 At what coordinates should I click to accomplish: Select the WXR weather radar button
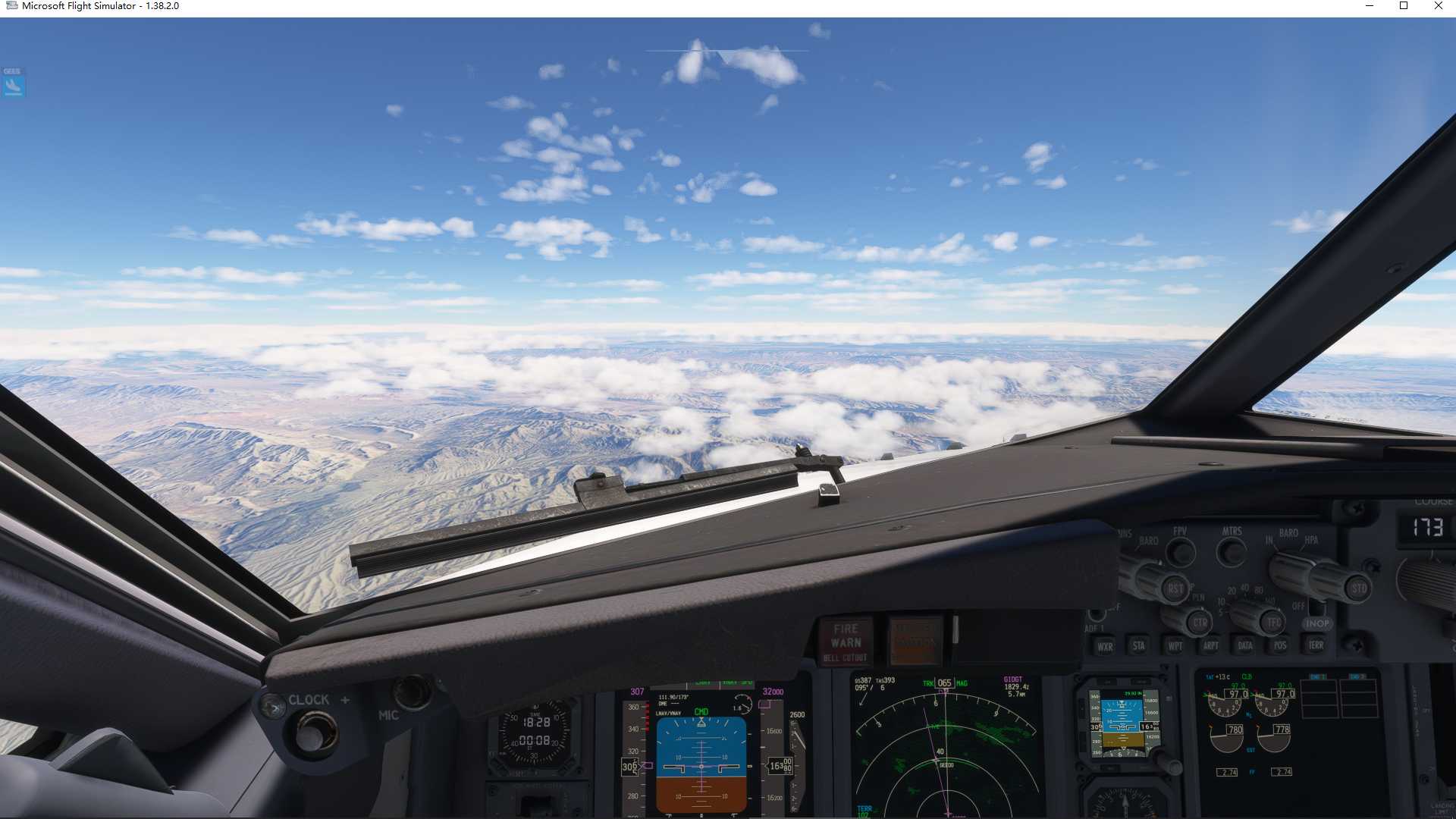[x=1106, y=647]
